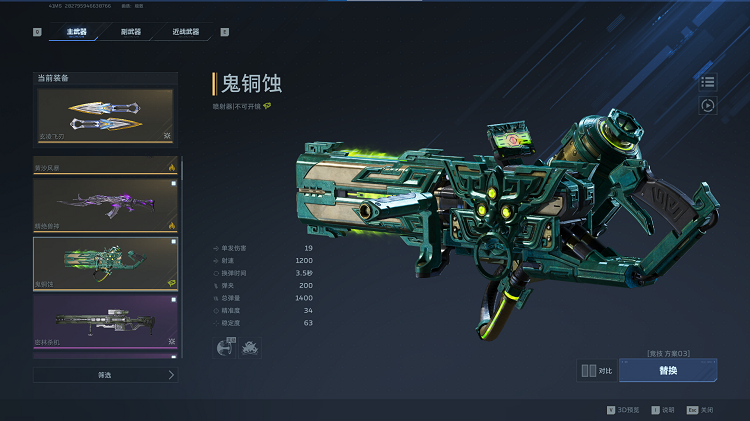The image size is (750, 421).
Task: Switch to the 主武器 primary weapon tab
Action: coord(77,32)
